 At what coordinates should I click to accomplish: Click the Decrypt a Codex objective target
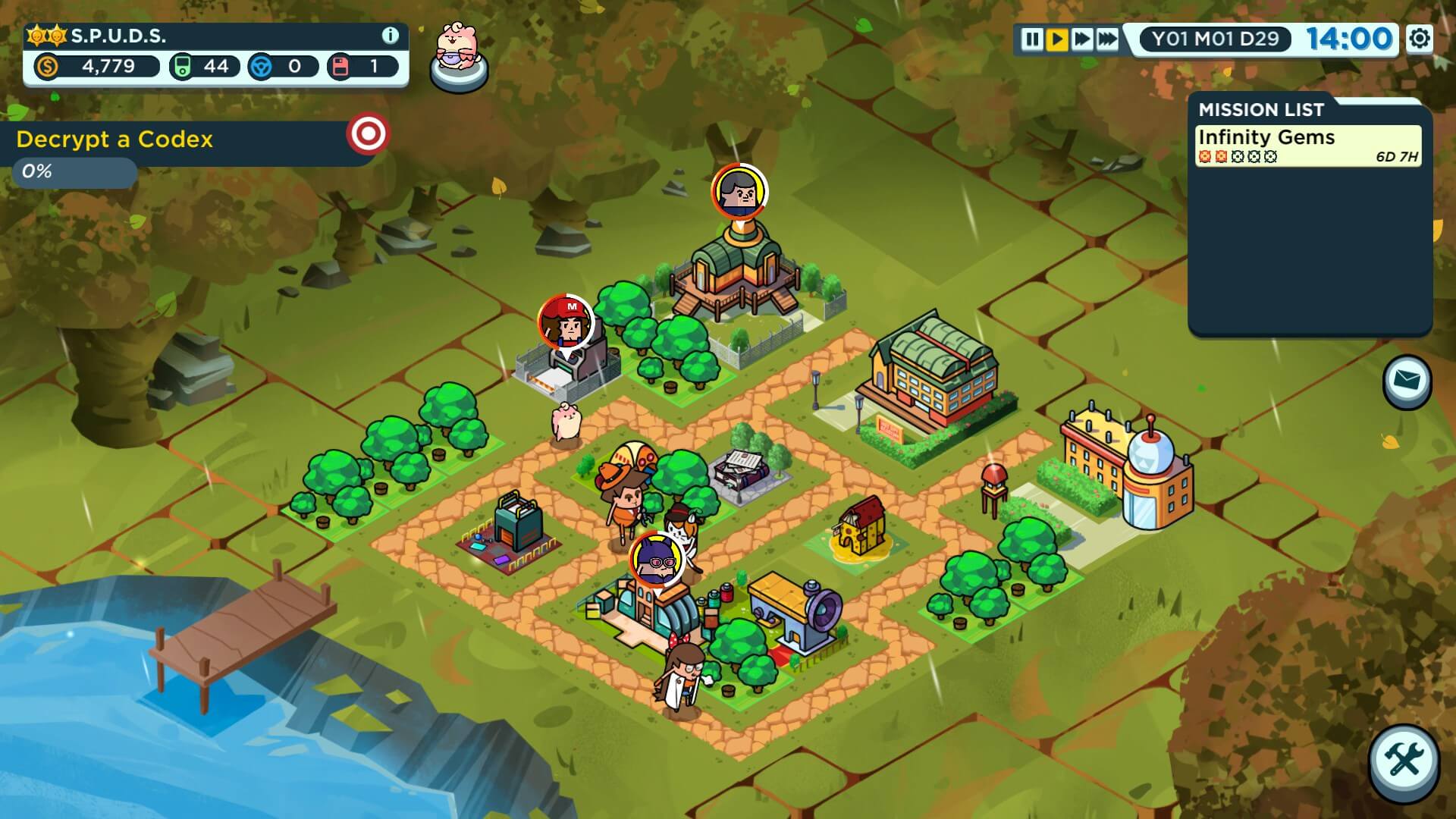tap(368, 135)
